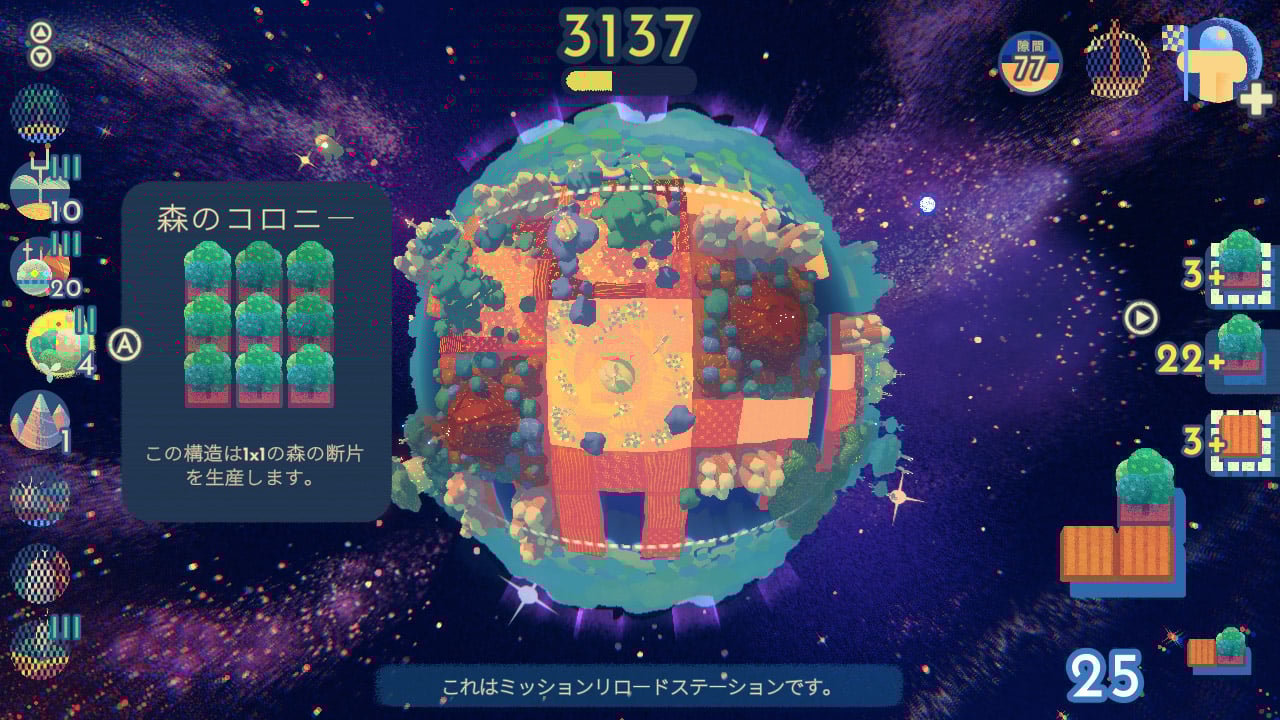
Task: Click the mission reload station tooltip text
Action: click(640, 688)
